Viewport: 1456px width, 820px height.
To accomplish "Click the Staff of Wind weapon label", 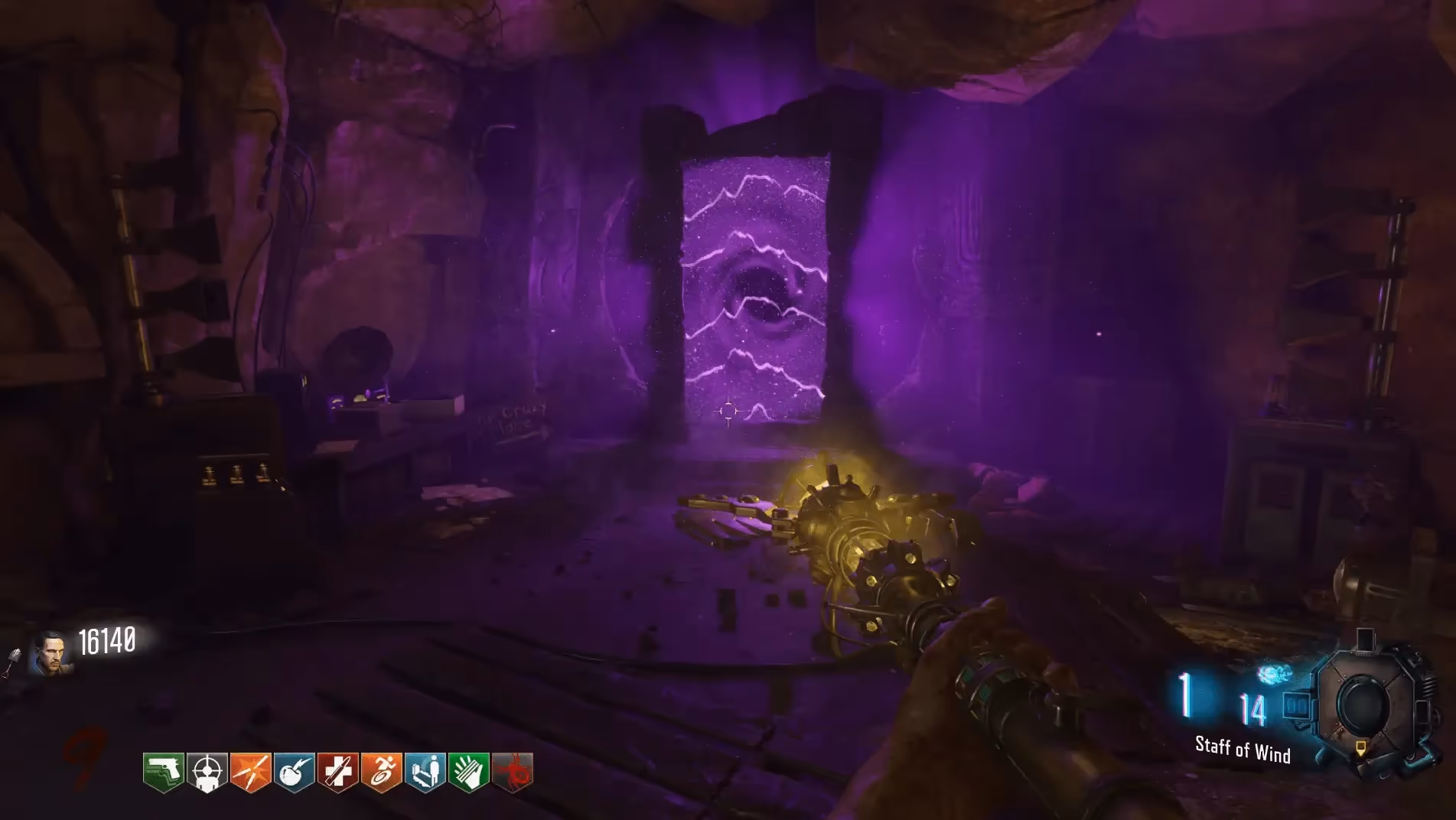I will click(x=1243, y=750).
